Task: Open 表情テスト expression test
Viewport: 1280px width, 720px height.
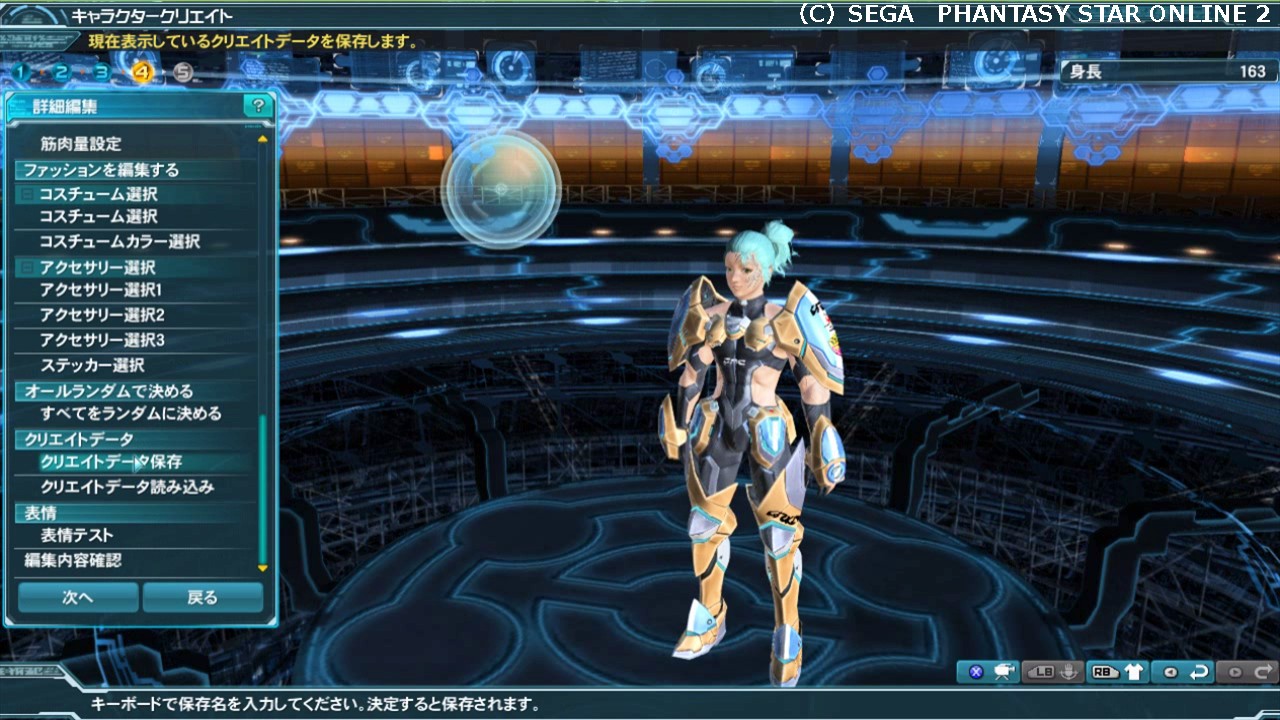Action: 84,536
